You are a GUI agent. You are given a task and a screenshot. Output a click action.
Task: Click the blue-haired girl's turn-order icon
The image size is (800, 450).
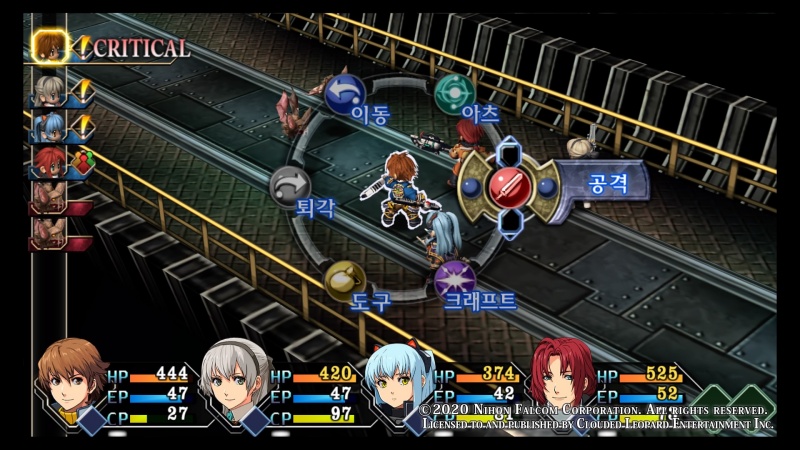[x=50, y=127]
